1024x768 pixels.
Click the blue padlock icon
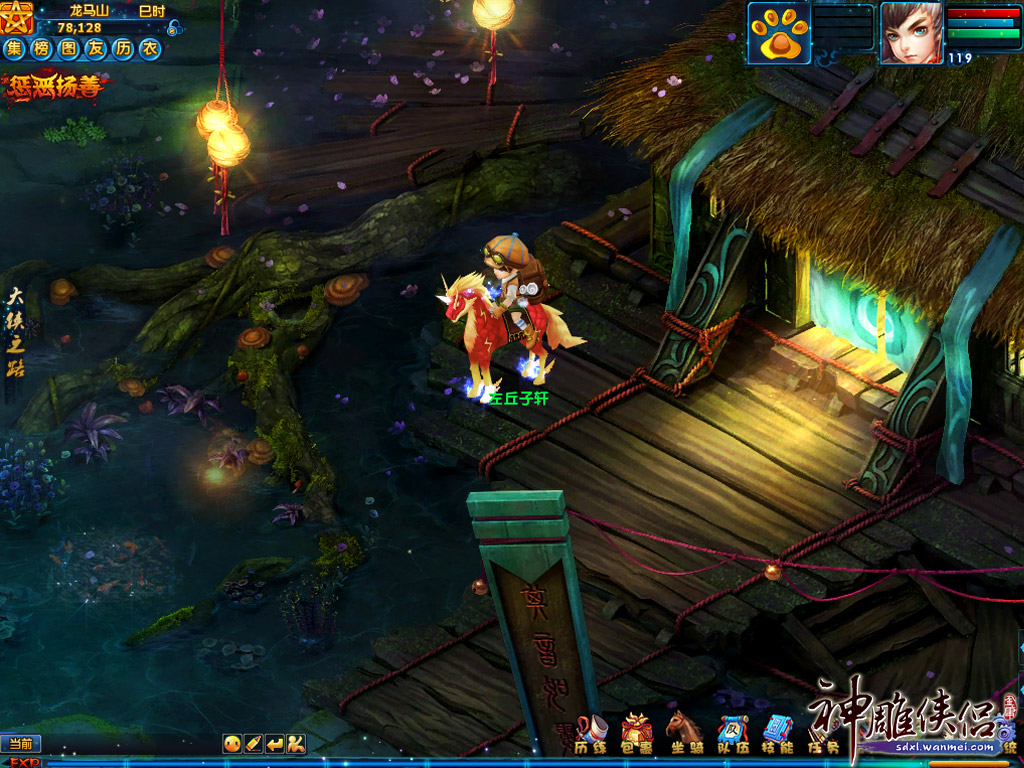pos(175,27)
